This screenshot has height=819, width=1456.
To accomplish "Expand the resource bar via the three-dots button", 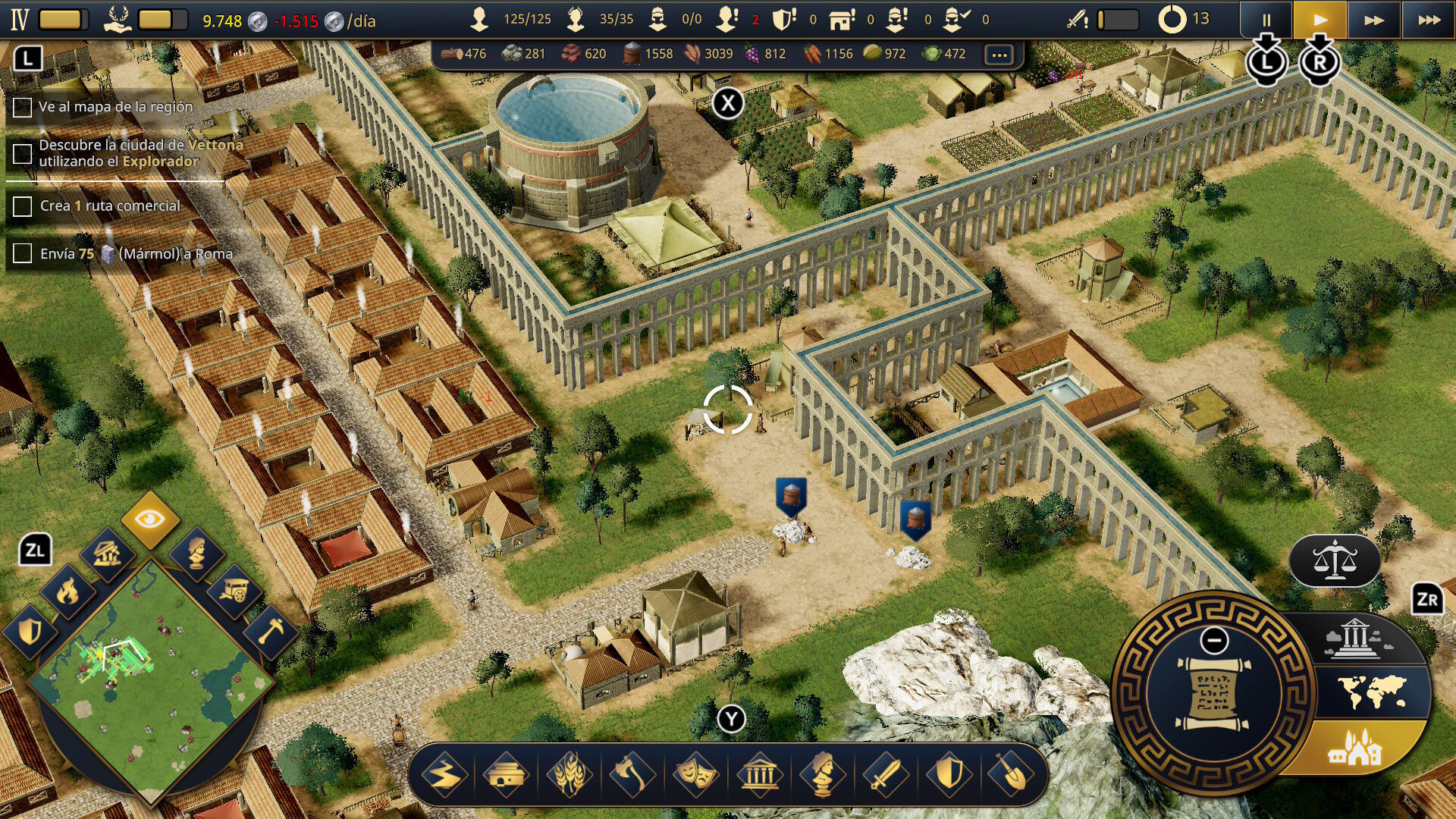I will coord(999,55).
